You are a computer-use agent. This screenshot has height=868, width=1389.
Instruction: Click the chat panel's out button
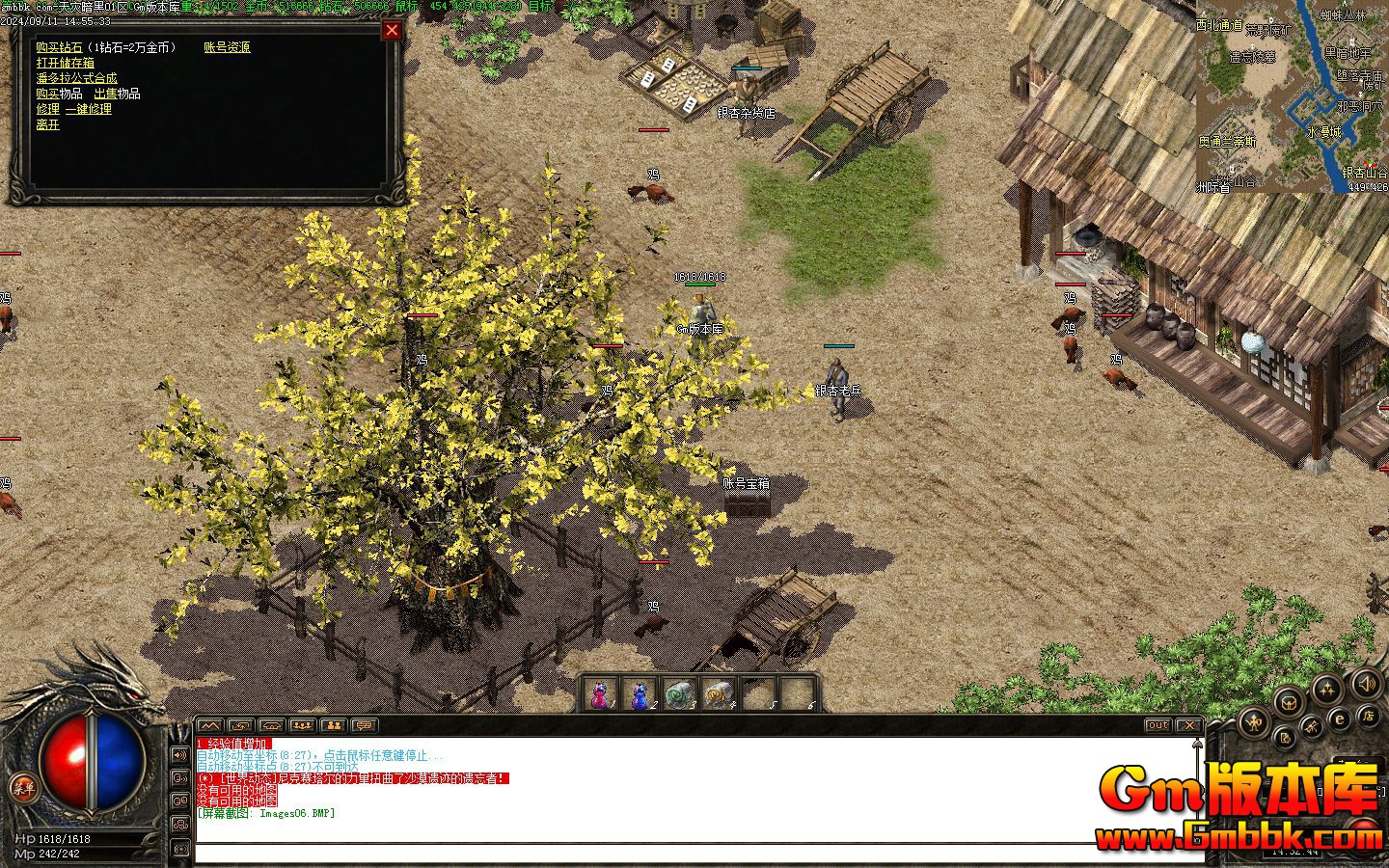click(x=1158, y=725)
